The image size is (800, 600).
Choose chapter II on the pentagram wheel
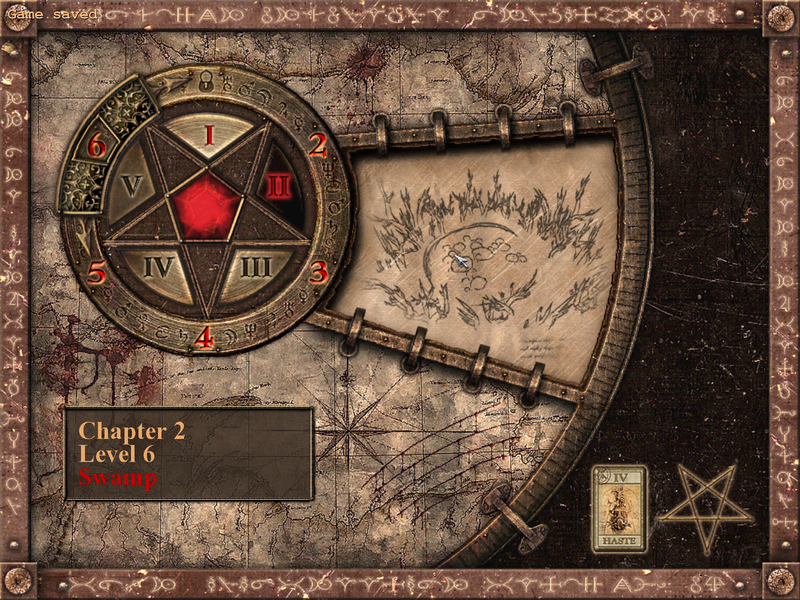(279, 187)
